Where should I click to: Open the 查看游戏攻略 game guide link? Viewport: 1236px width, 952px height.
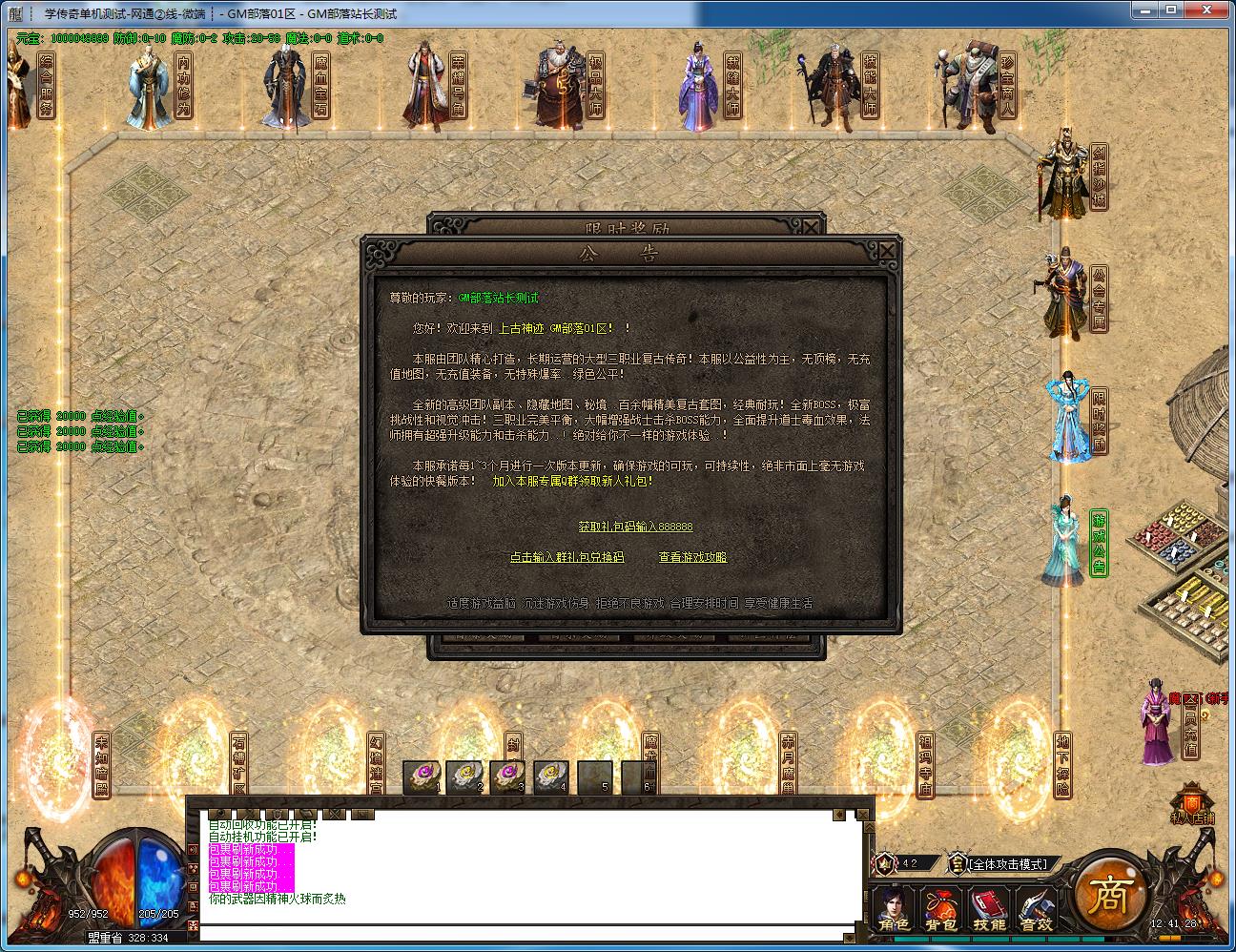click(x=694, y=556)
